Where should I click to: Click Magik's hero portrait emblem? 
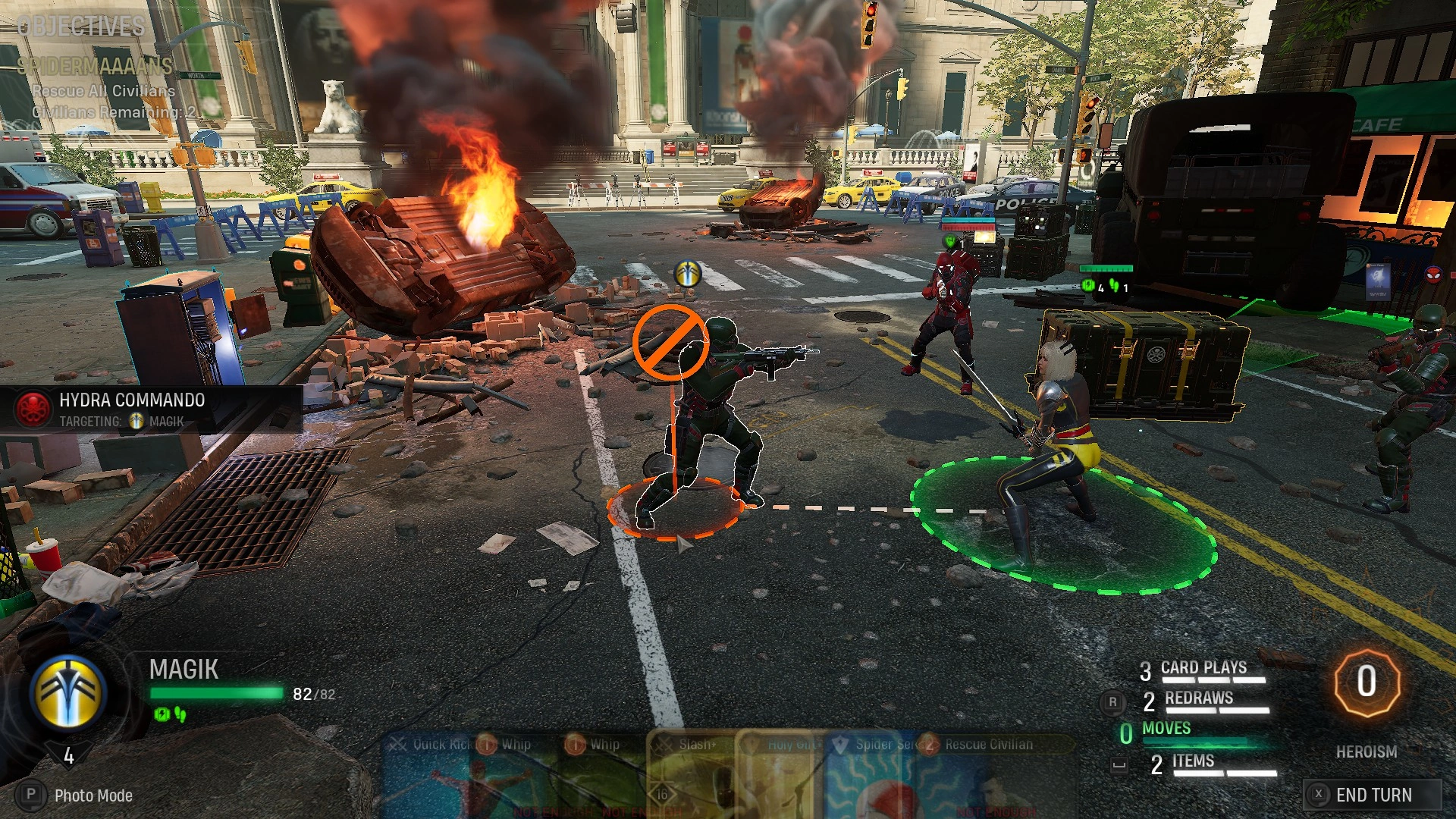68,692
